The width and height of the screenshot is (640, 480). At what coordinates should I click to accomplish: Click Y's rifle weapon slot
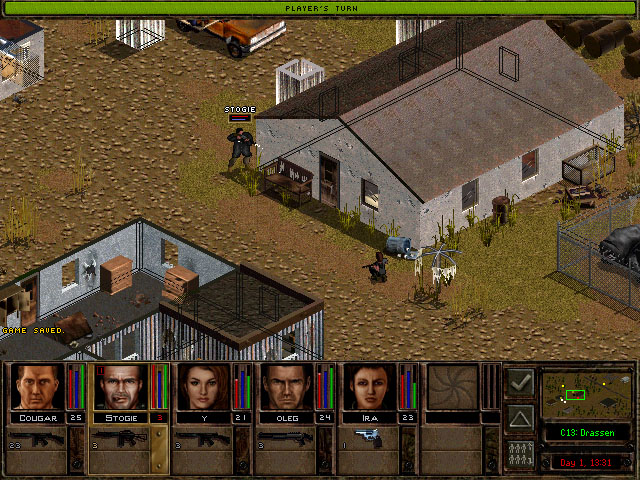(204, 439)
